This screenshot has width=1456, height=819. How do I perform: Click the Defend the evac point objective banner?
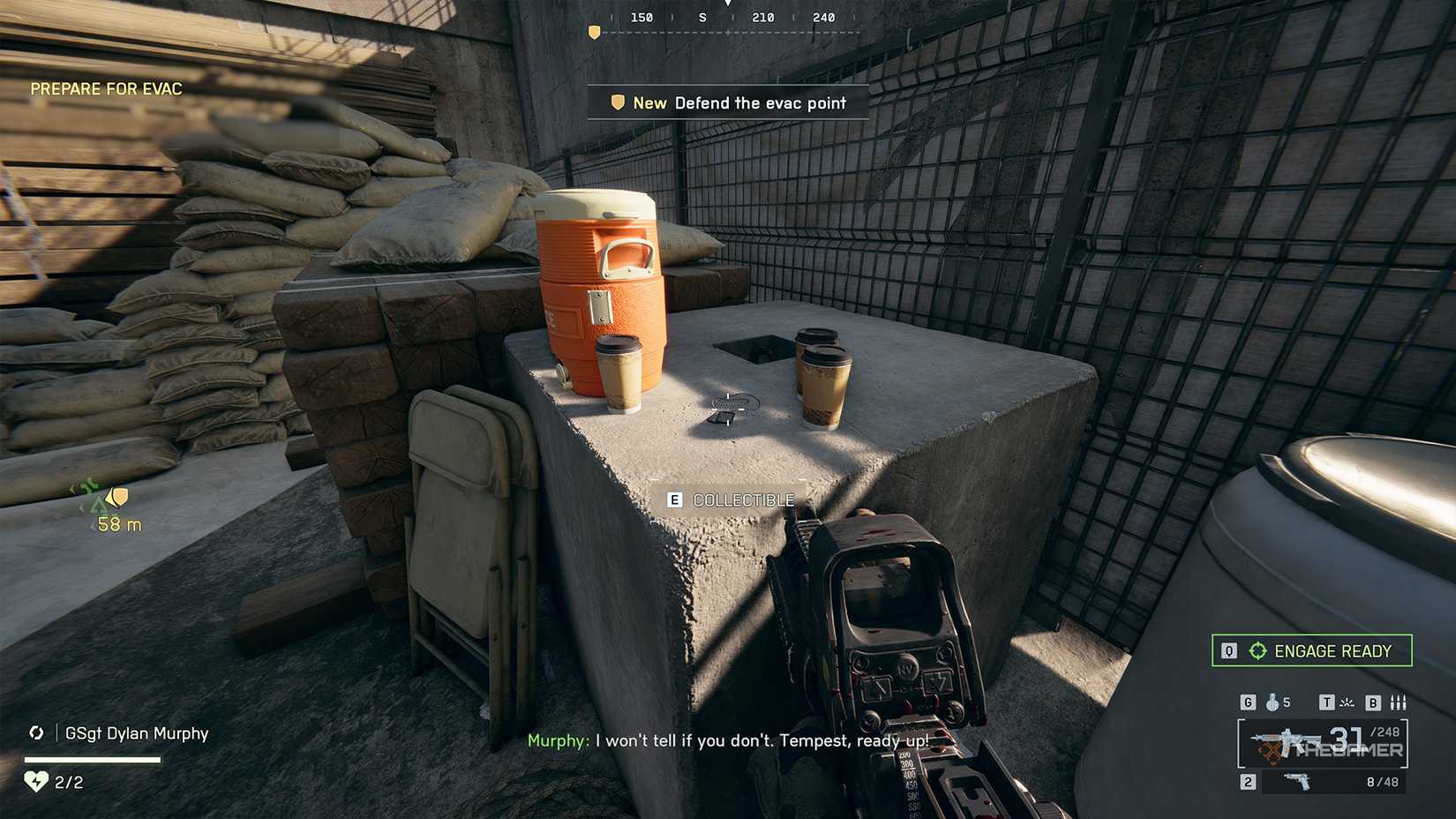(x=728, y=102)
